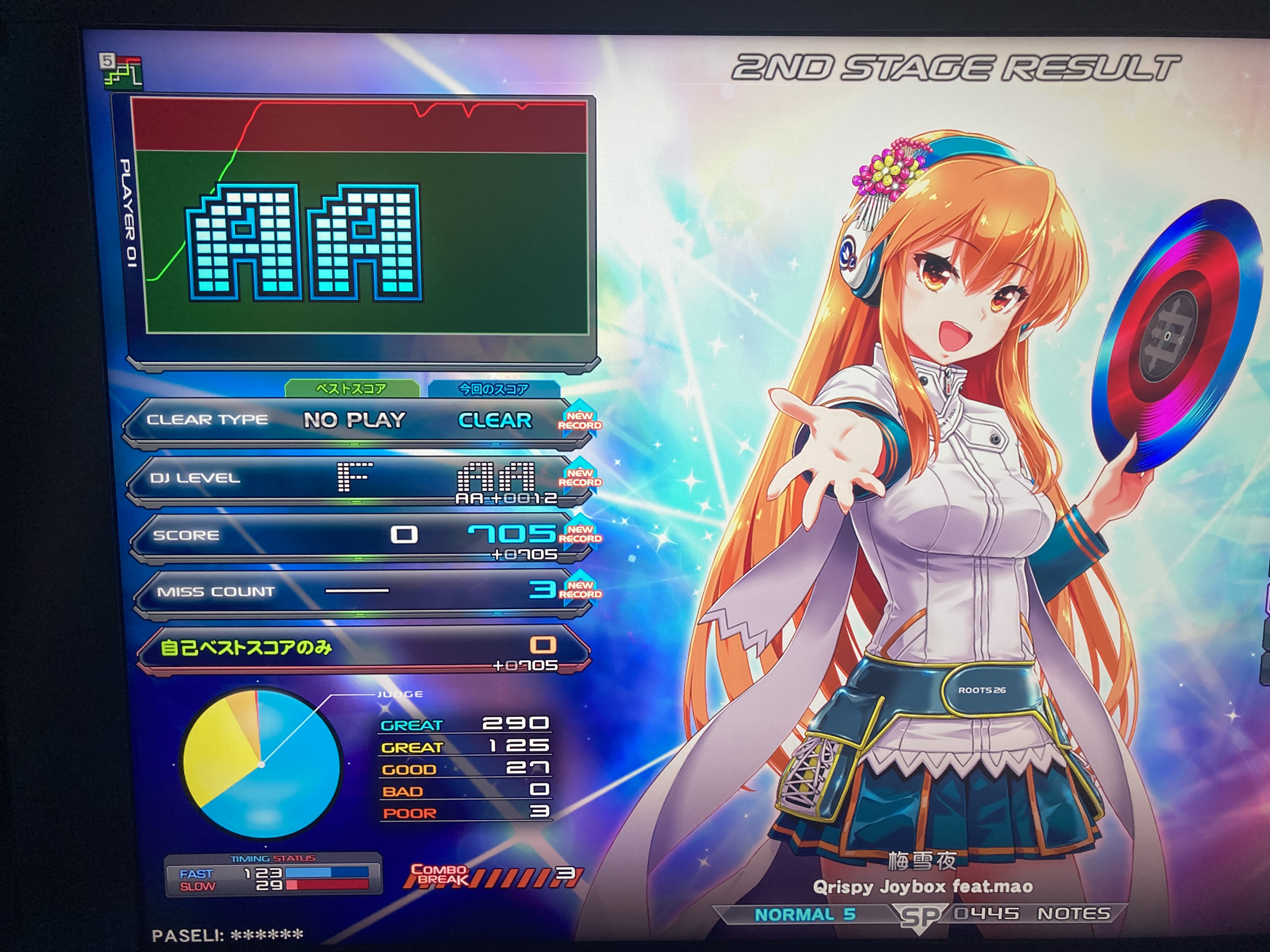
Task: Select the ベストスコア column tab
Action: click(x=352, y=388)
